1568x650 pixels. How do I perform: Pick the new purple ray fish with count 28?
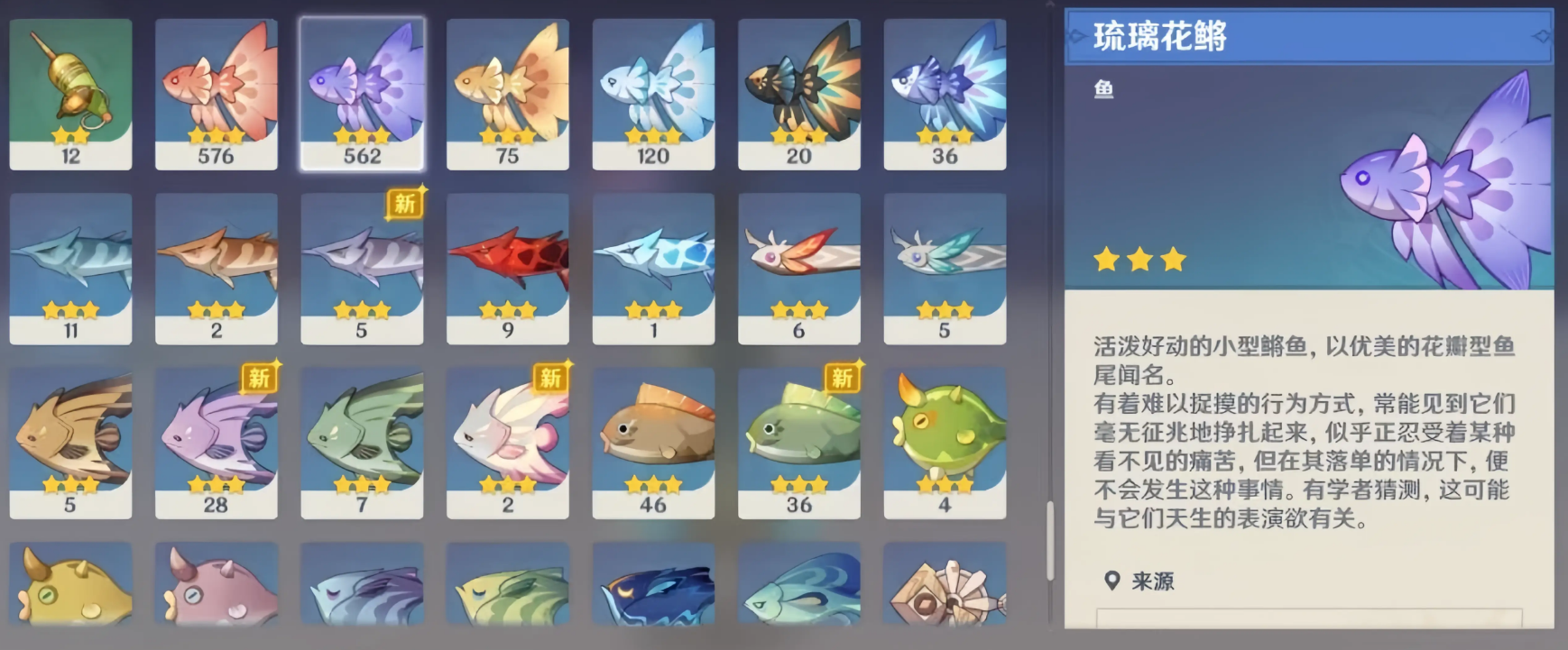point(217,443)
